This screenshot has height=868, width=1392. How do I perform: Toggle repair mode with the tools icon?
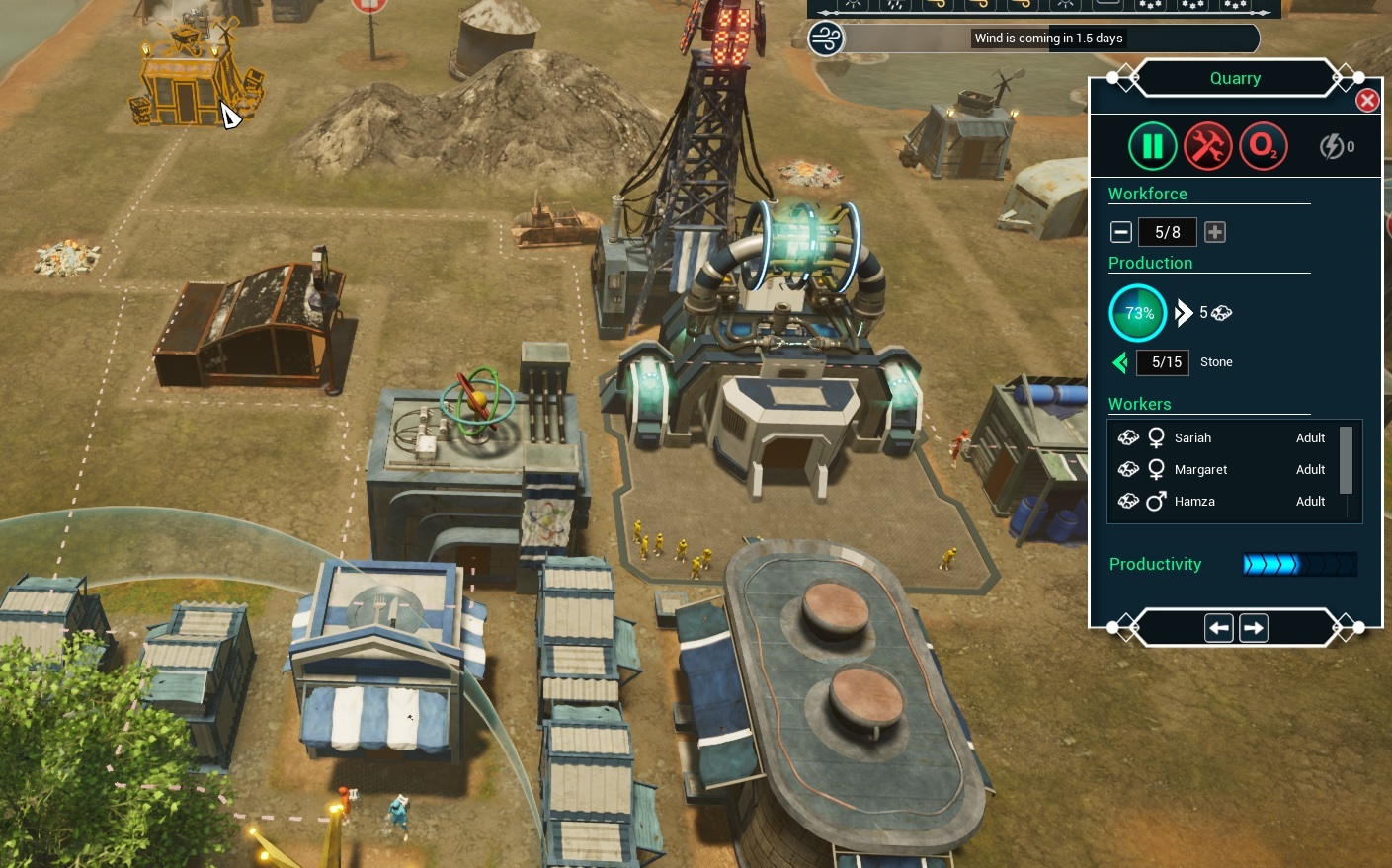tap(1208, 145)
